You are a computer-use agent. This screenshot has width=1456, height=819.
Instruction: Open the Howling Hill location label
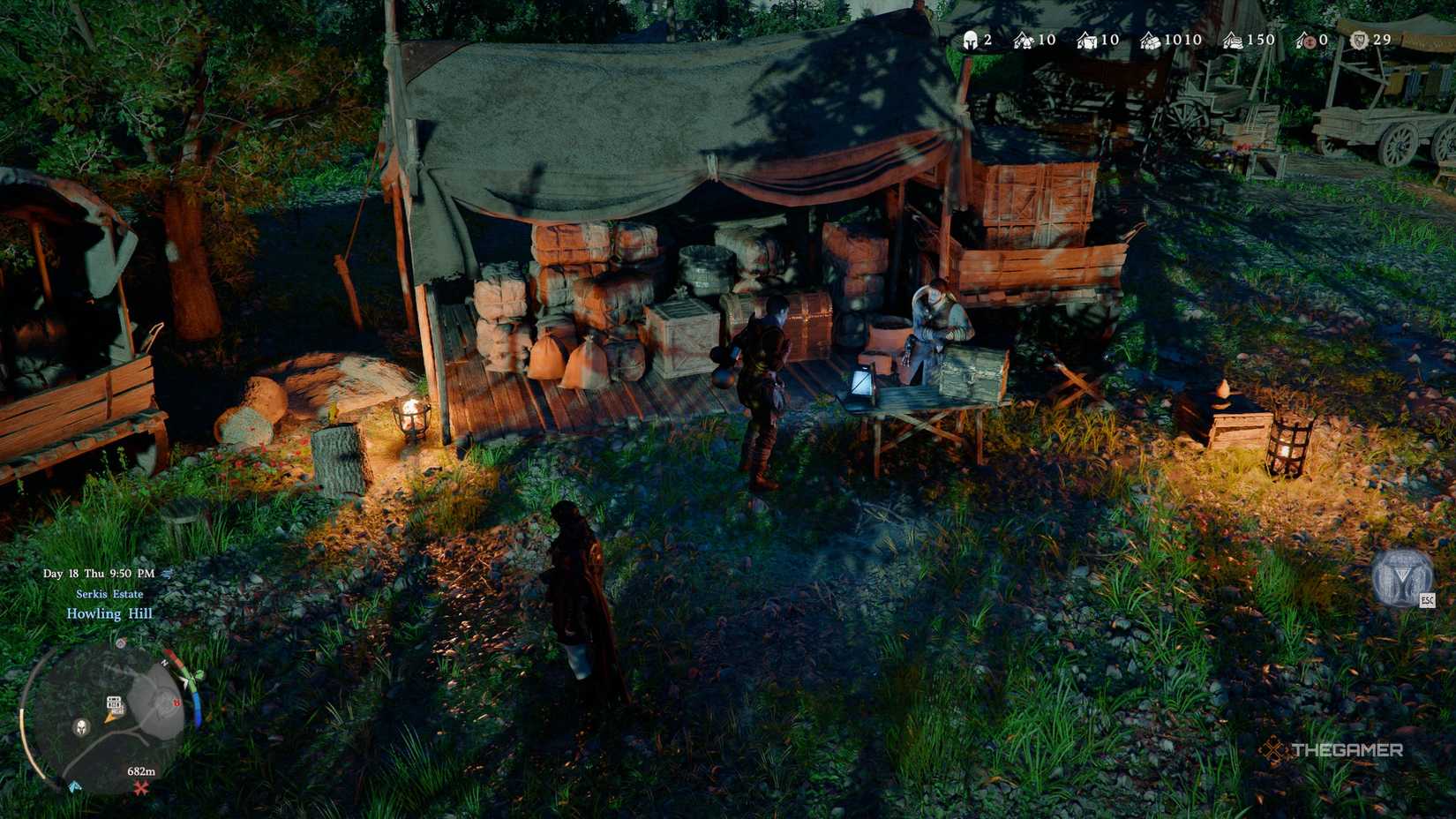coord(110,613)
